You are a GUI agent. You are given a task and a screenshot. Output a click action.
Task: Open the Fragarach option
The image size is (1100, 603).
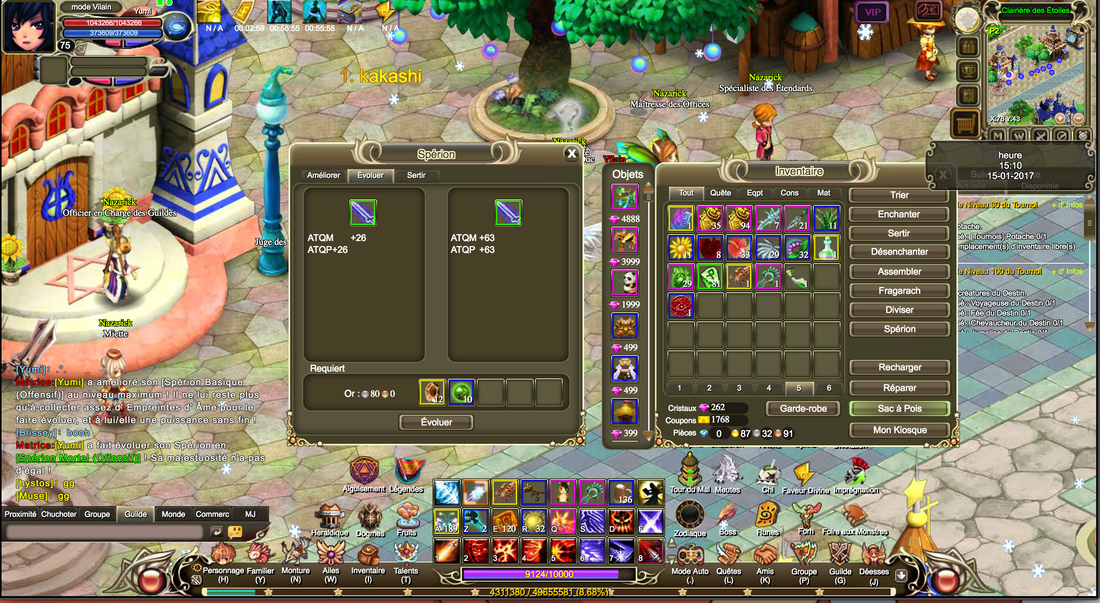(899, 291)
